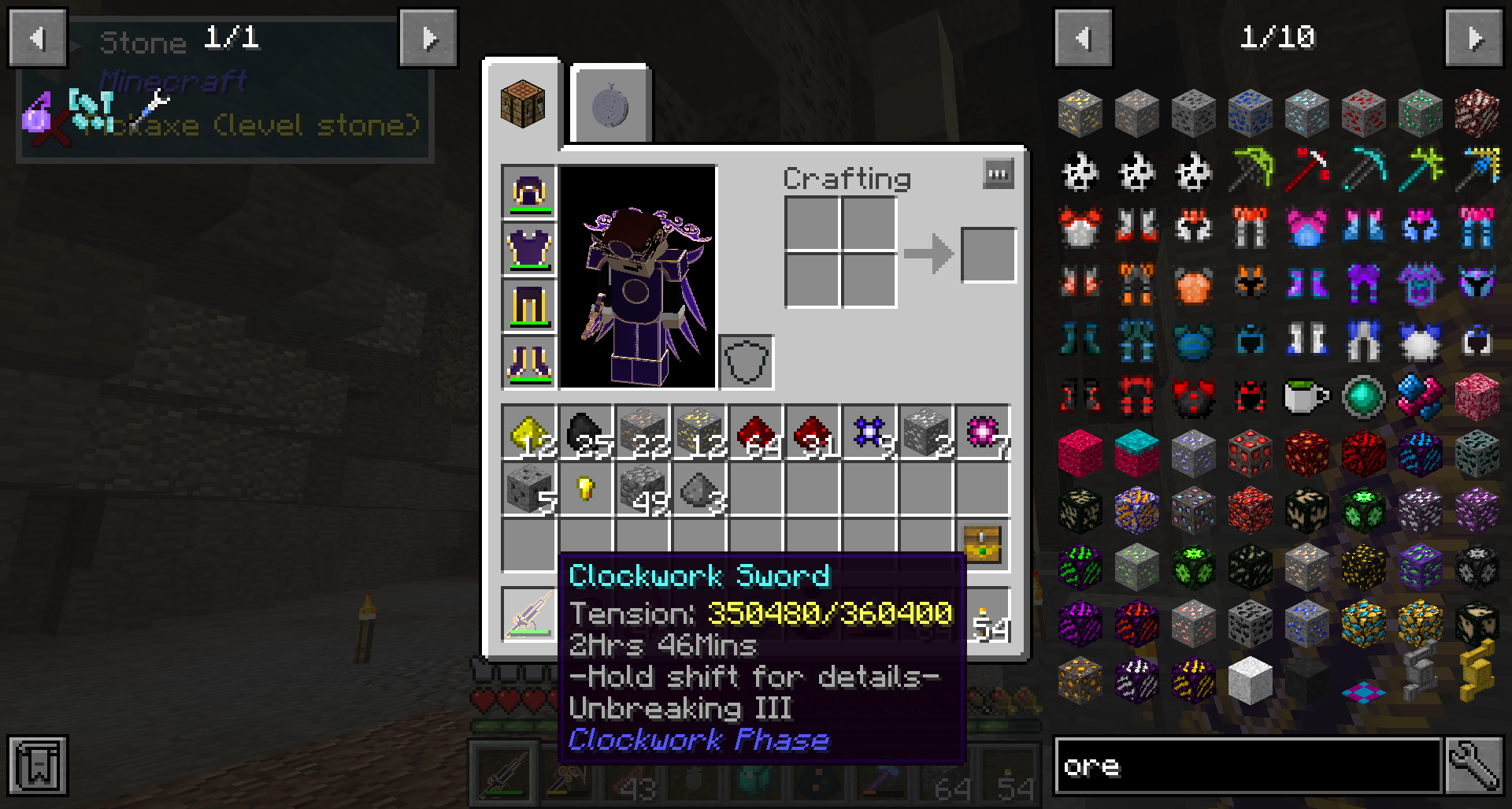
Task: Click the emerald ore block in the item list
Action: coord(1420,112)
